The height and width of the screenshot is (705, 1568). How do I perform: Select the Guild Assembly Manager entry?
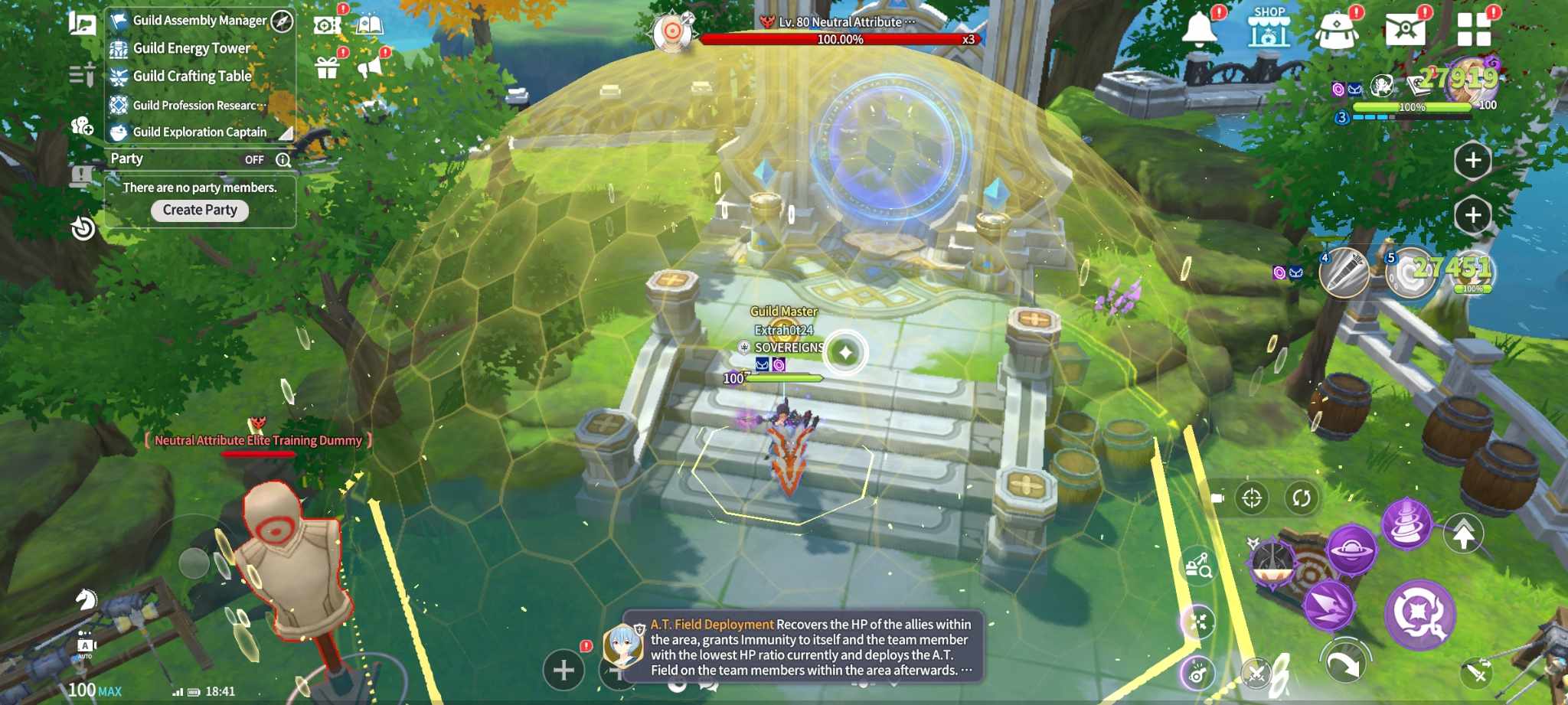click(199, 21)
